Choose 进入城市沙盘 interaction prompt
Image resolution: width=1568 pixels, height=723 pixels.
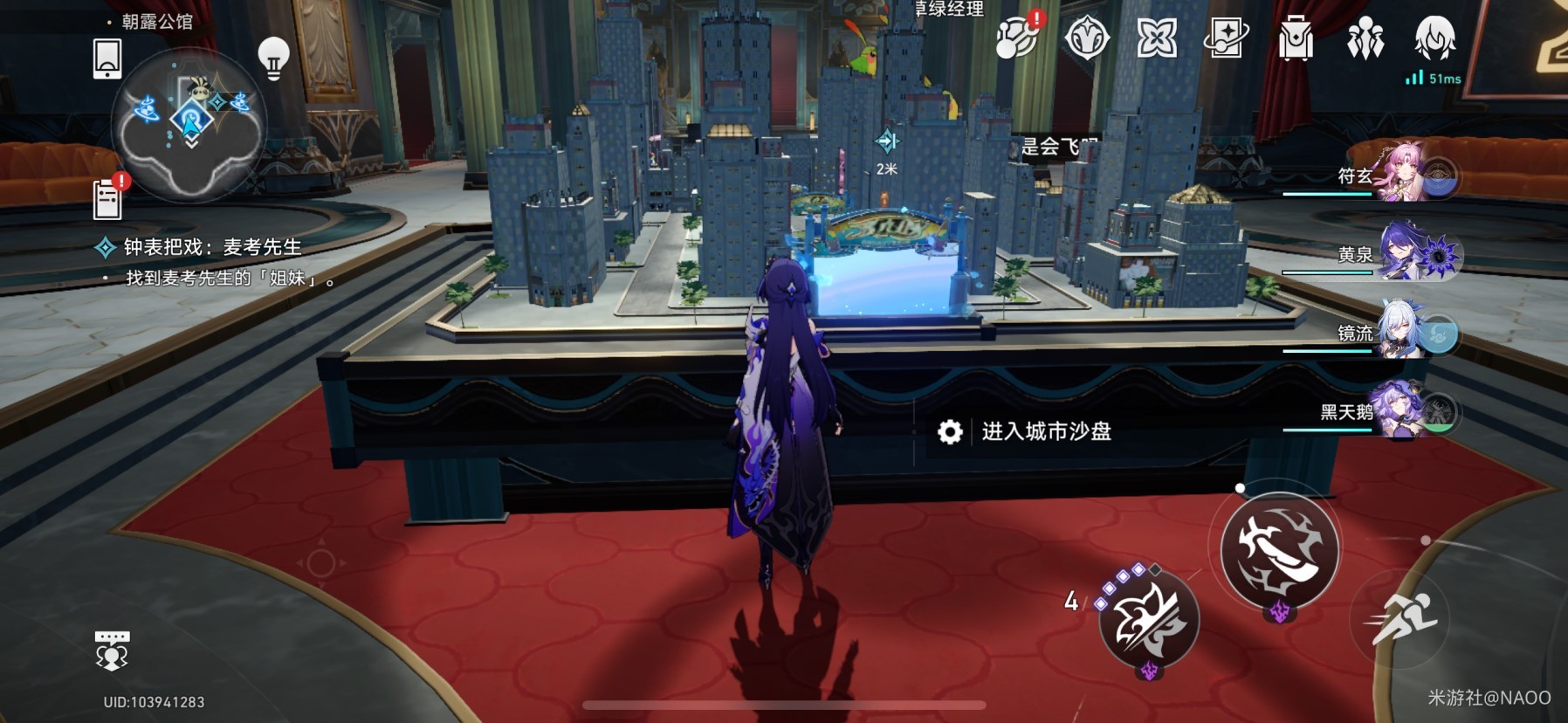click(1046, 431)
